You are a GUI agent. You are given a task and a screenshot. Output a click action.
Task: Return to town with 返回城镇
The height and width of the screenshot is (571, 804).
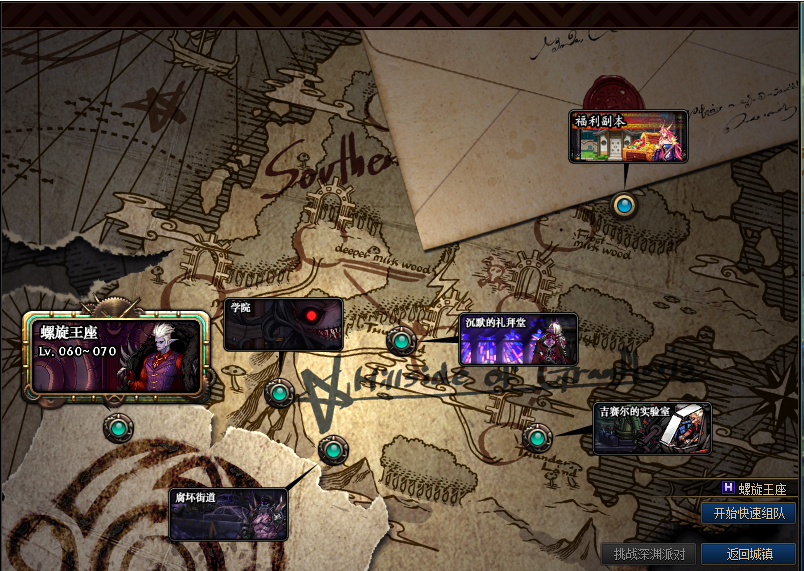[x=749, y=554]
